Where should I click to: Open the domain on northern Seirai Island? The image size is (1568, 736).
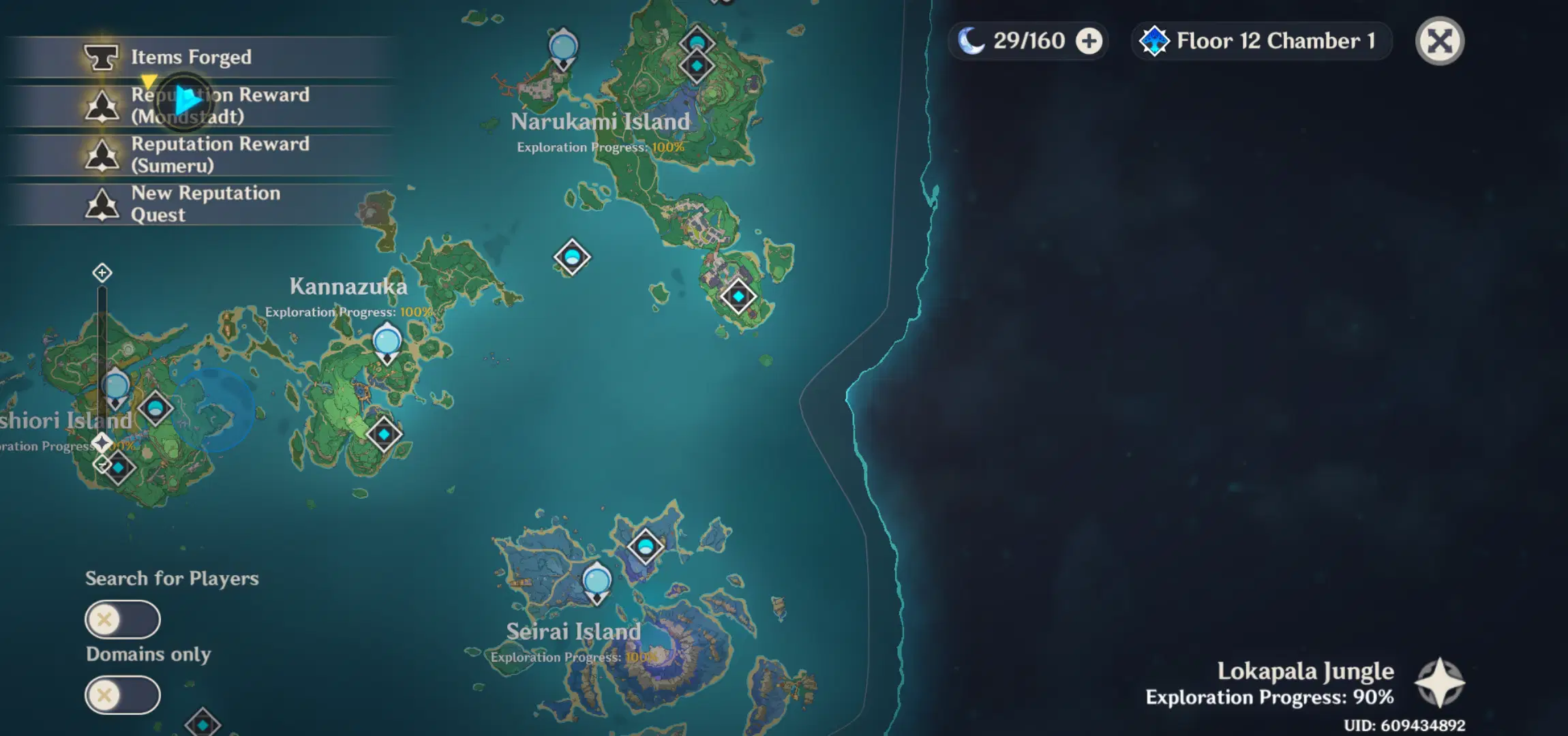coord(644,546)
